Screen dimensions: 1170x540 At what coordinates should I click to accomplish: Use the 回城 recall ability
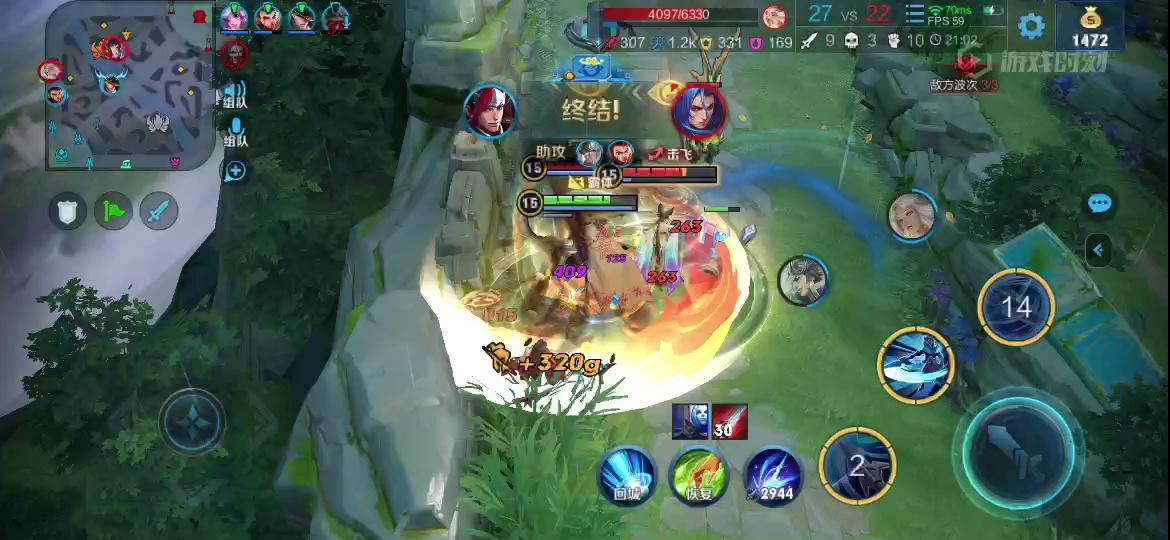coord(627,473)
